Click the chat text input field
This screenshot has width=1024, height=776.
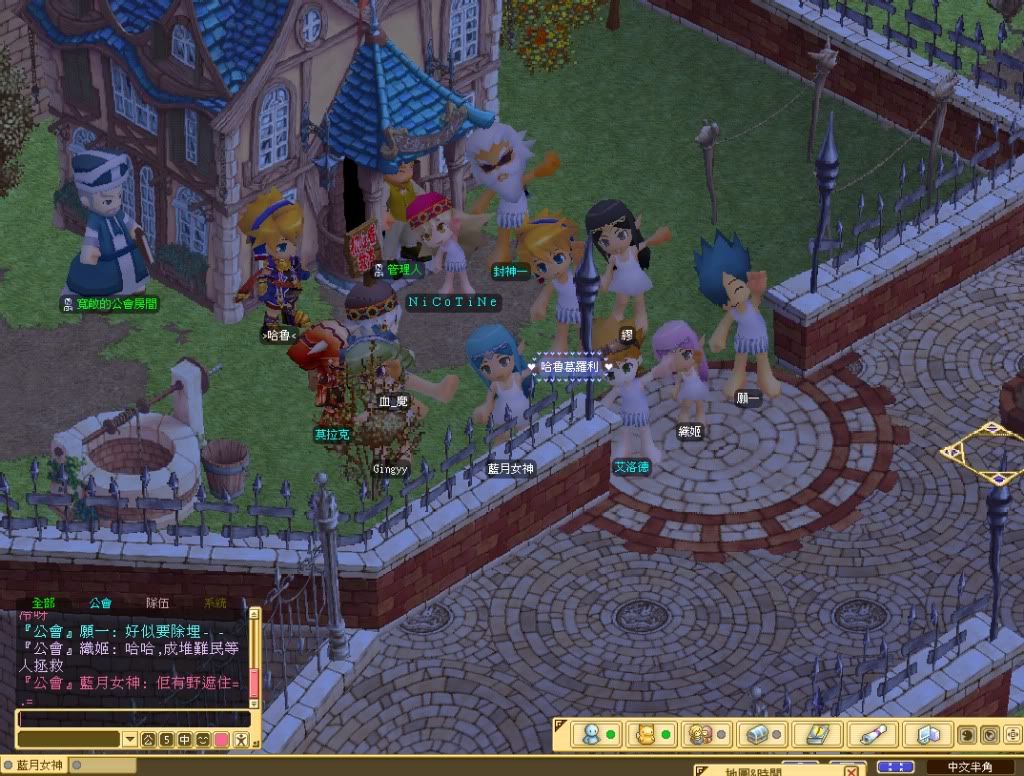[x=134, y=719]
